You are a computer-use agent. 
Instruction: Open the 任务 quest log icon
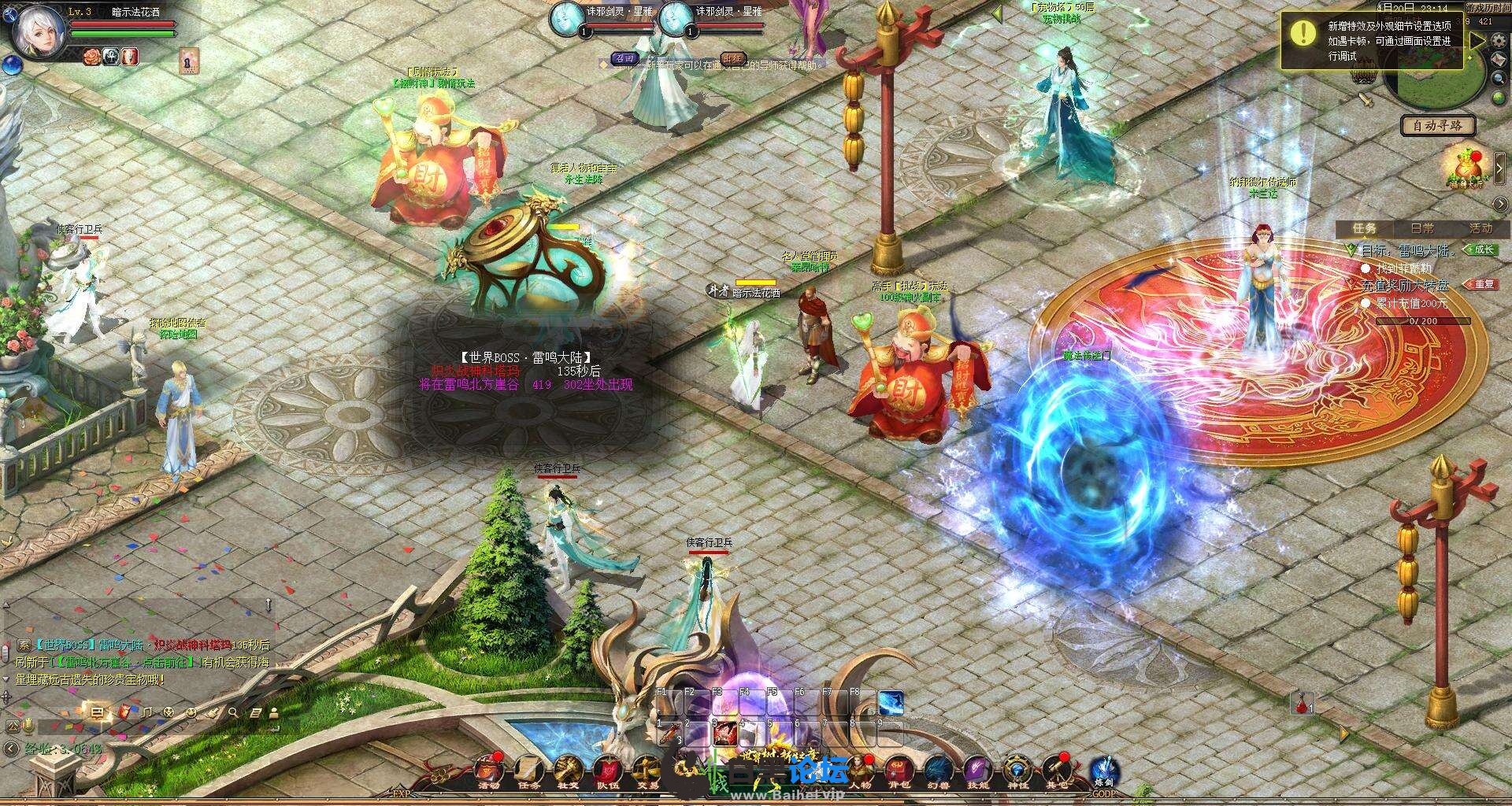click(528, 769)
